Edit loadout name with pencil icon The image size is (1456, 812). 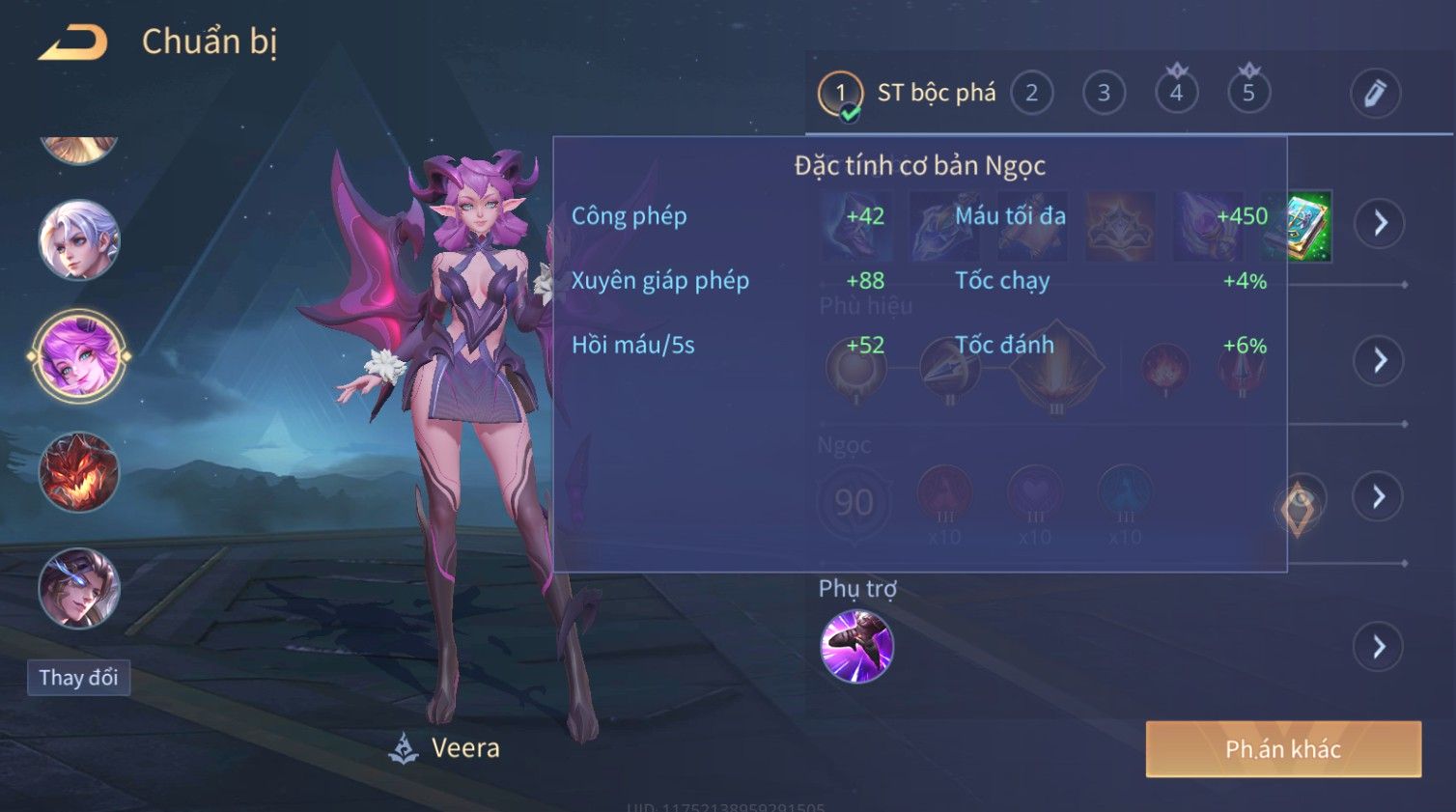click(x=1374, y=94)
